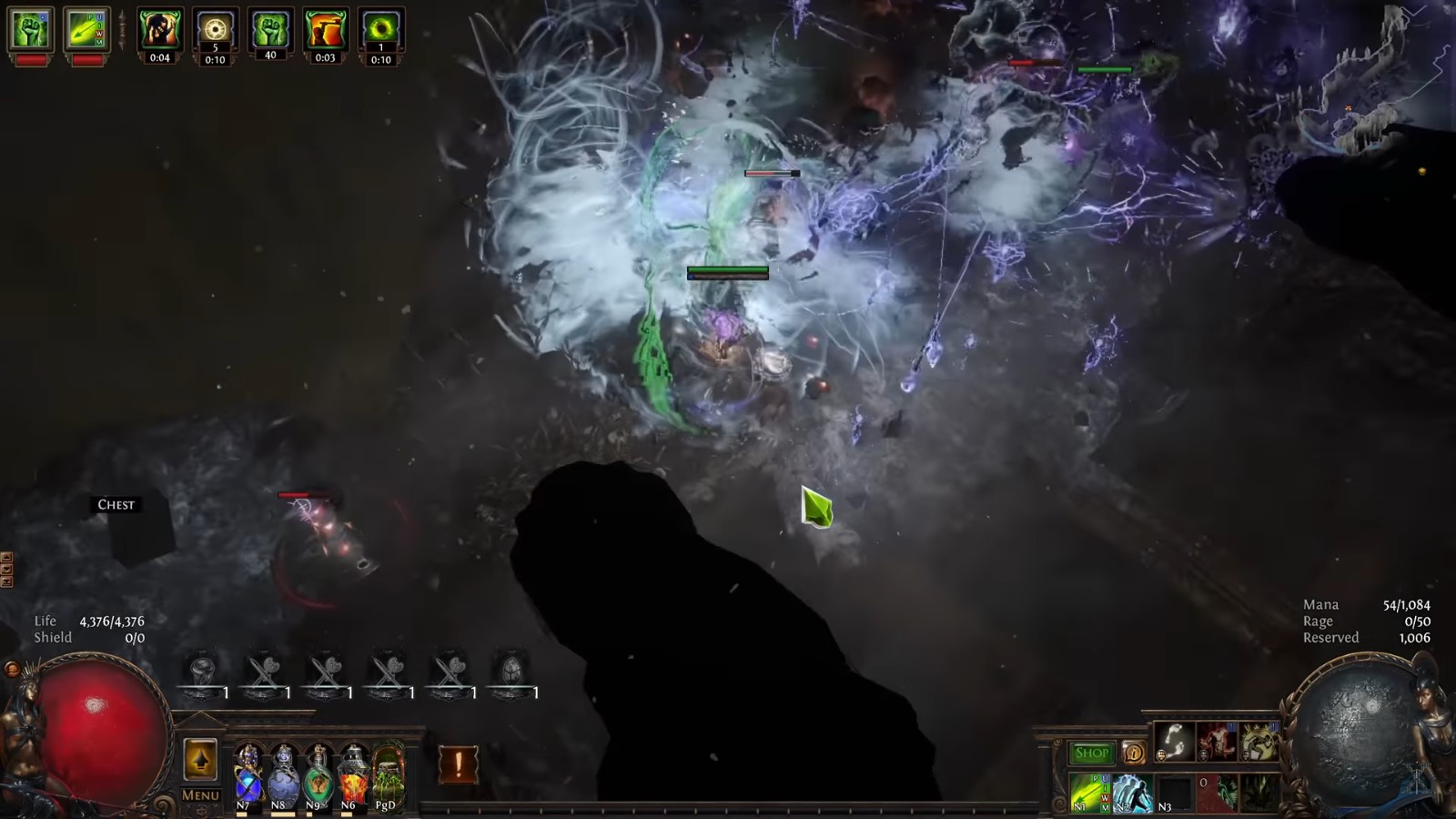Activate the blue dash skill on N2
This screenshot has width=1456, height=819.
(x=1131, y=792)
